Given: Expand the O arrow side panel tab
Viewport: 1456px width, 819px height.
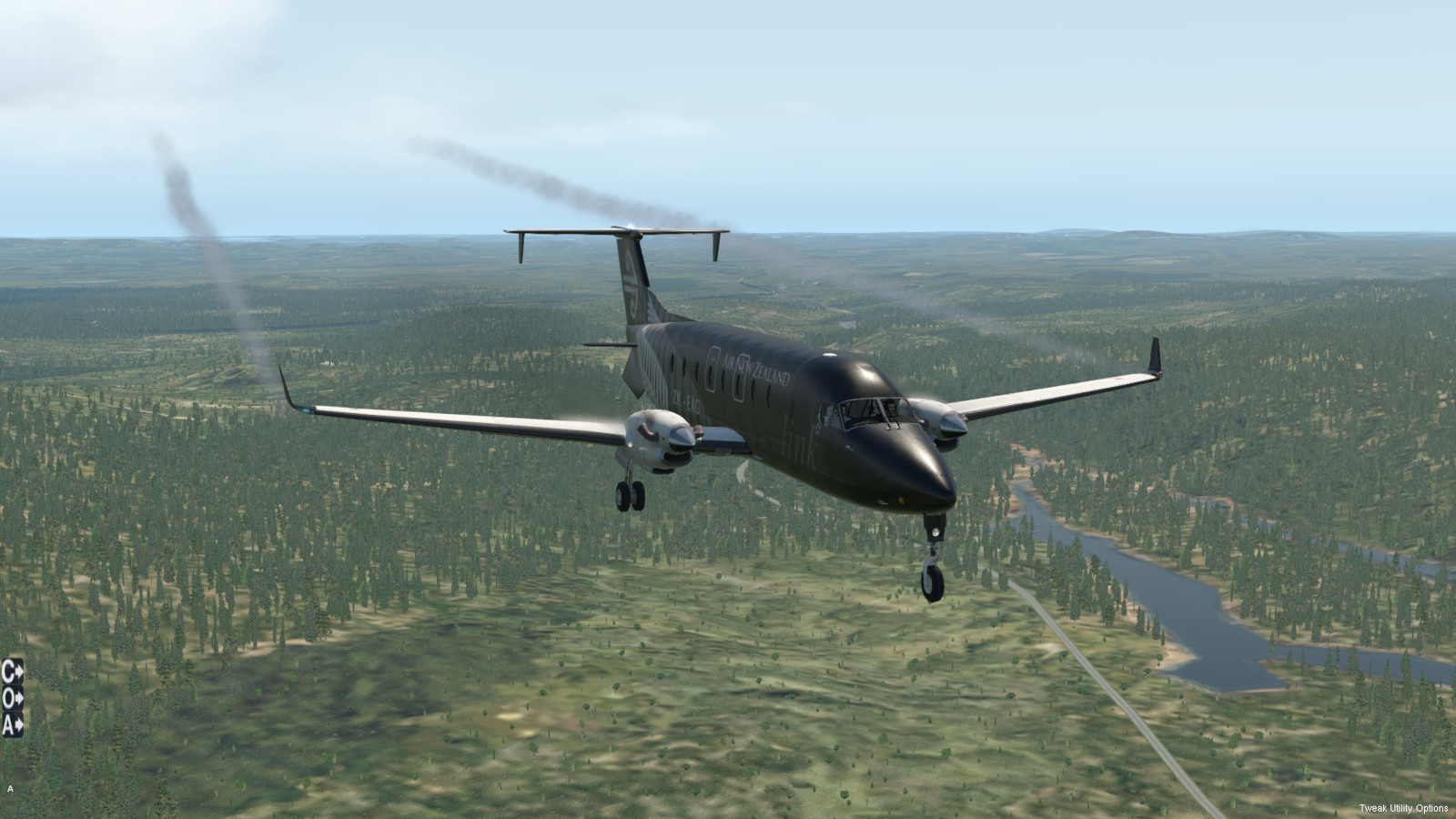Looking at the screenshot, I should 12,698.
